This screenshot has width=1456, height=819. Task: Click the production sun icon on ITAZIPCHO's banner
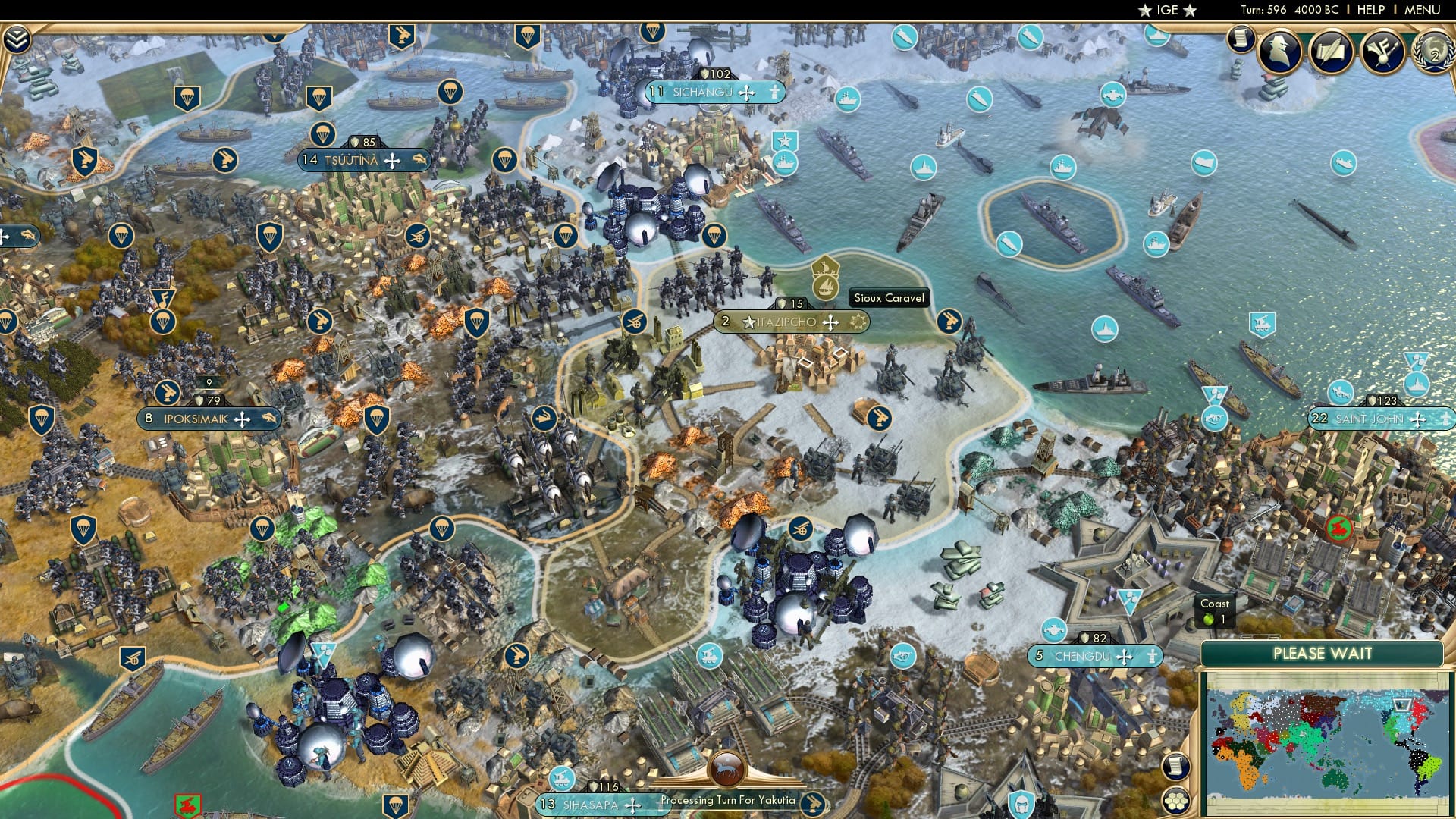pyautogui.click(x=858, y=322)
